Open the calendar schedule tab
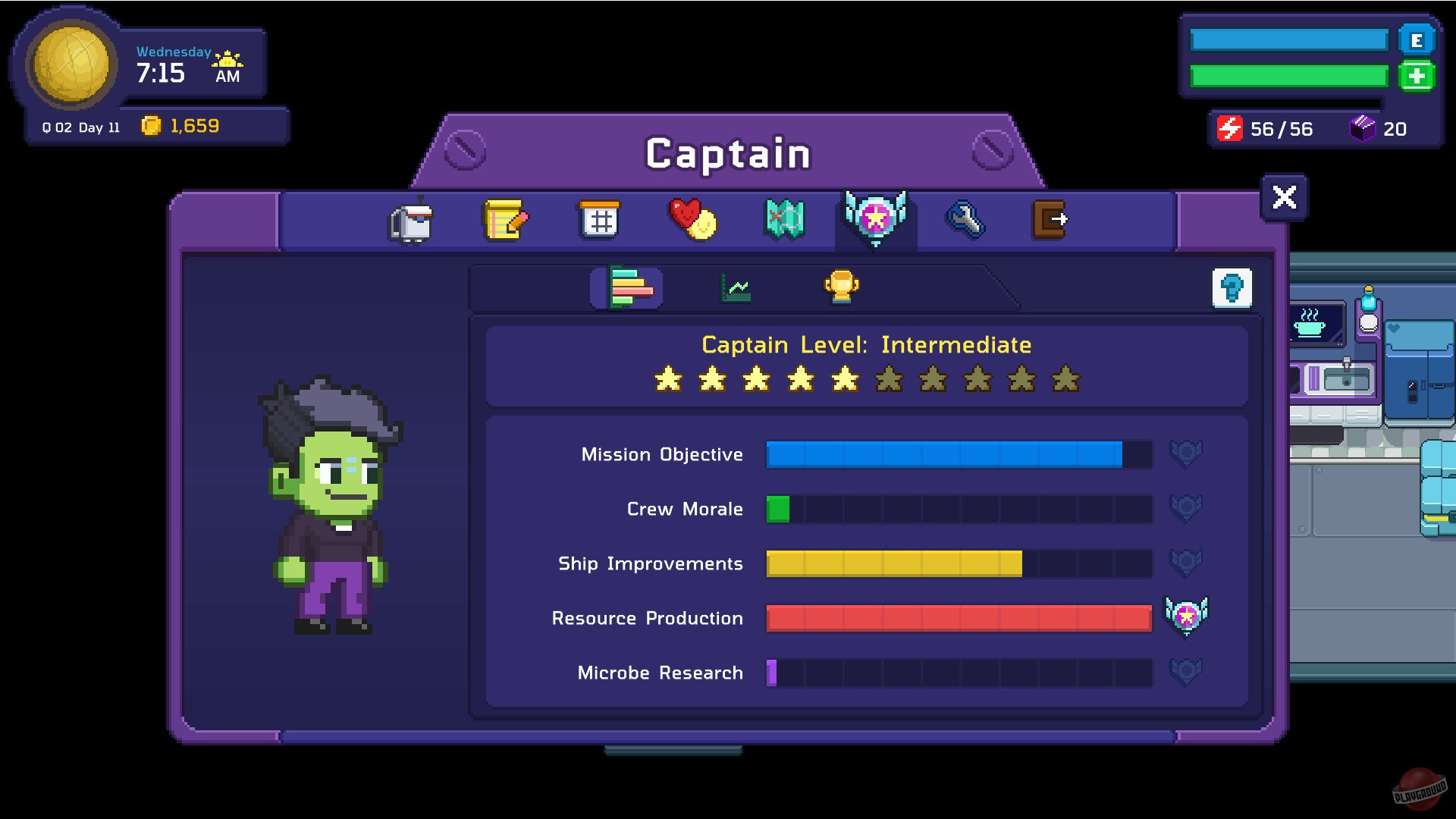Screen dimensions: 1456x819 click(x=598, y=221)
